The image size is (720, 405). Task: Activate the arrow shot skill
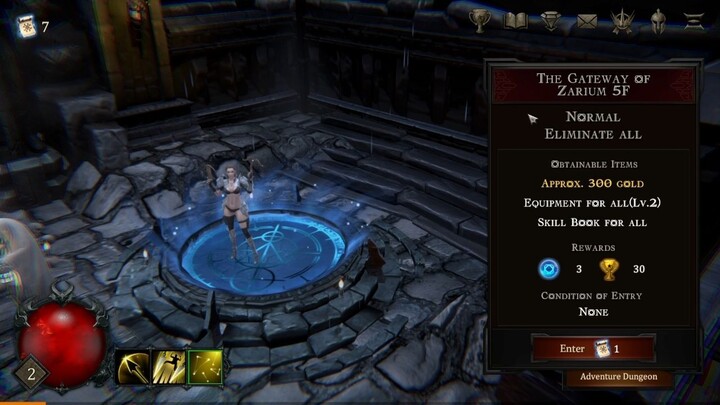tap(131, 367)
